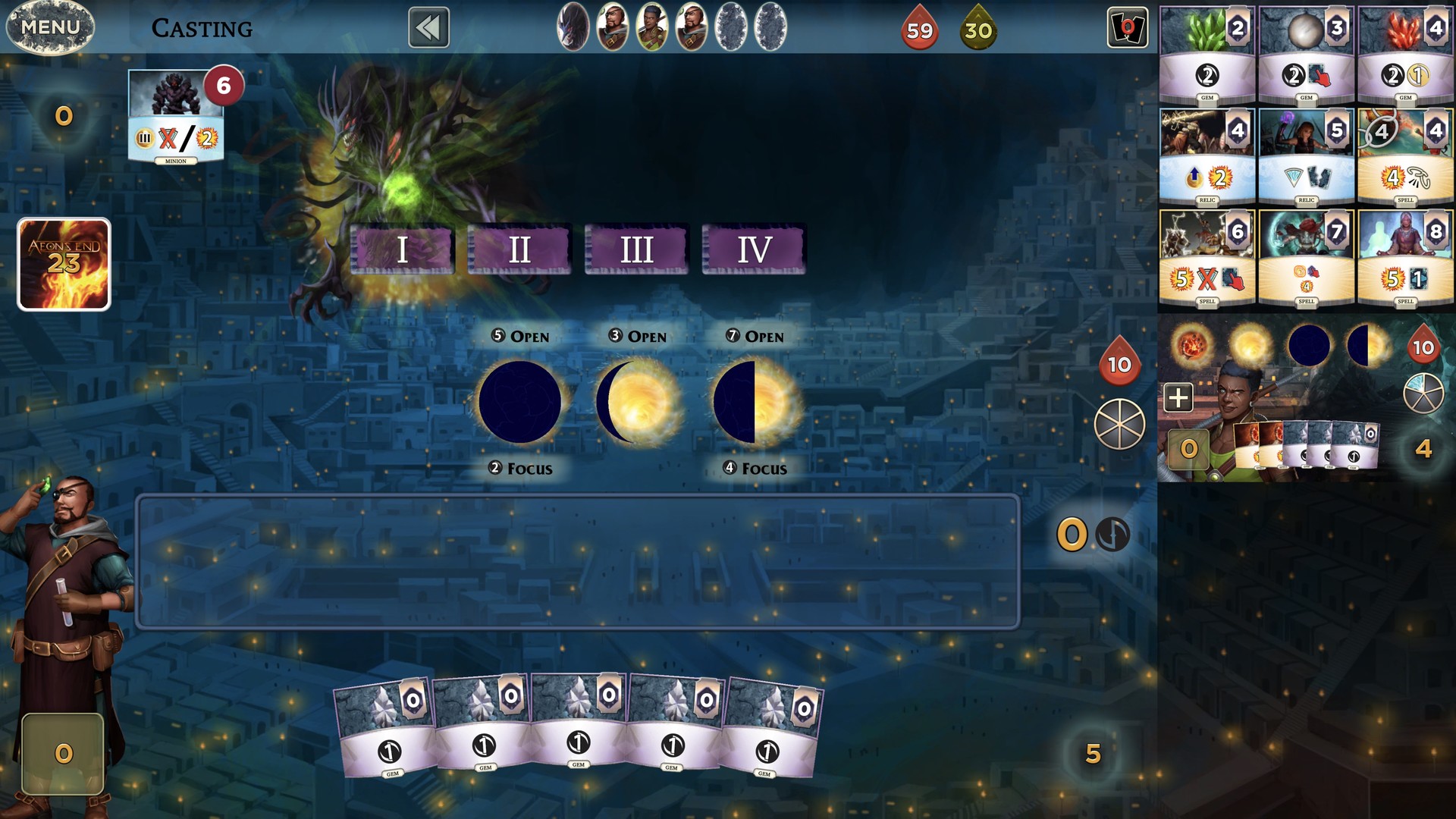
Task: Open the card log icon
Action: 1127,28
